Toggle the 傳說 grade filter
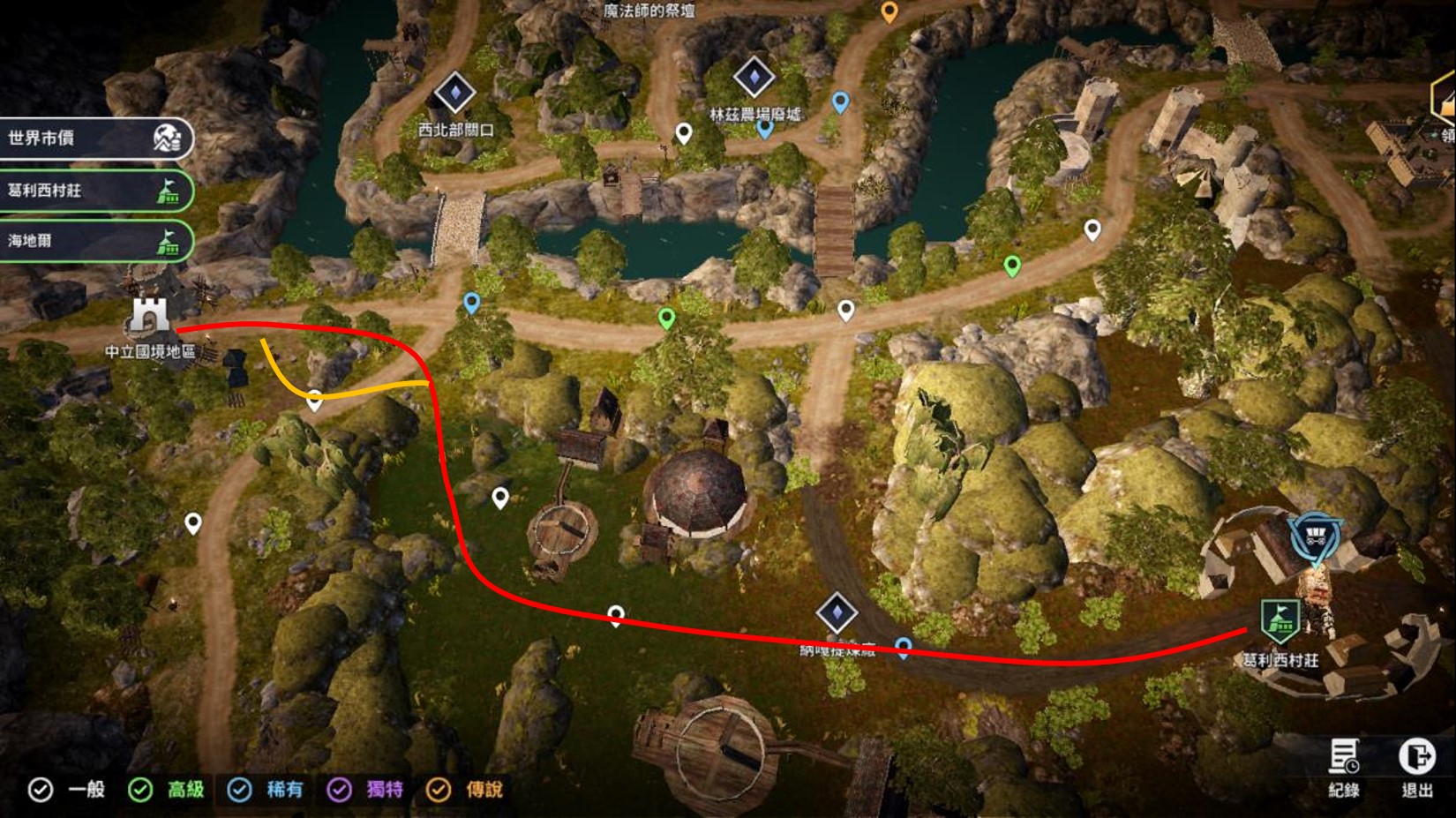This screenshot has height=818, width=1456. [x=439, y=790]
